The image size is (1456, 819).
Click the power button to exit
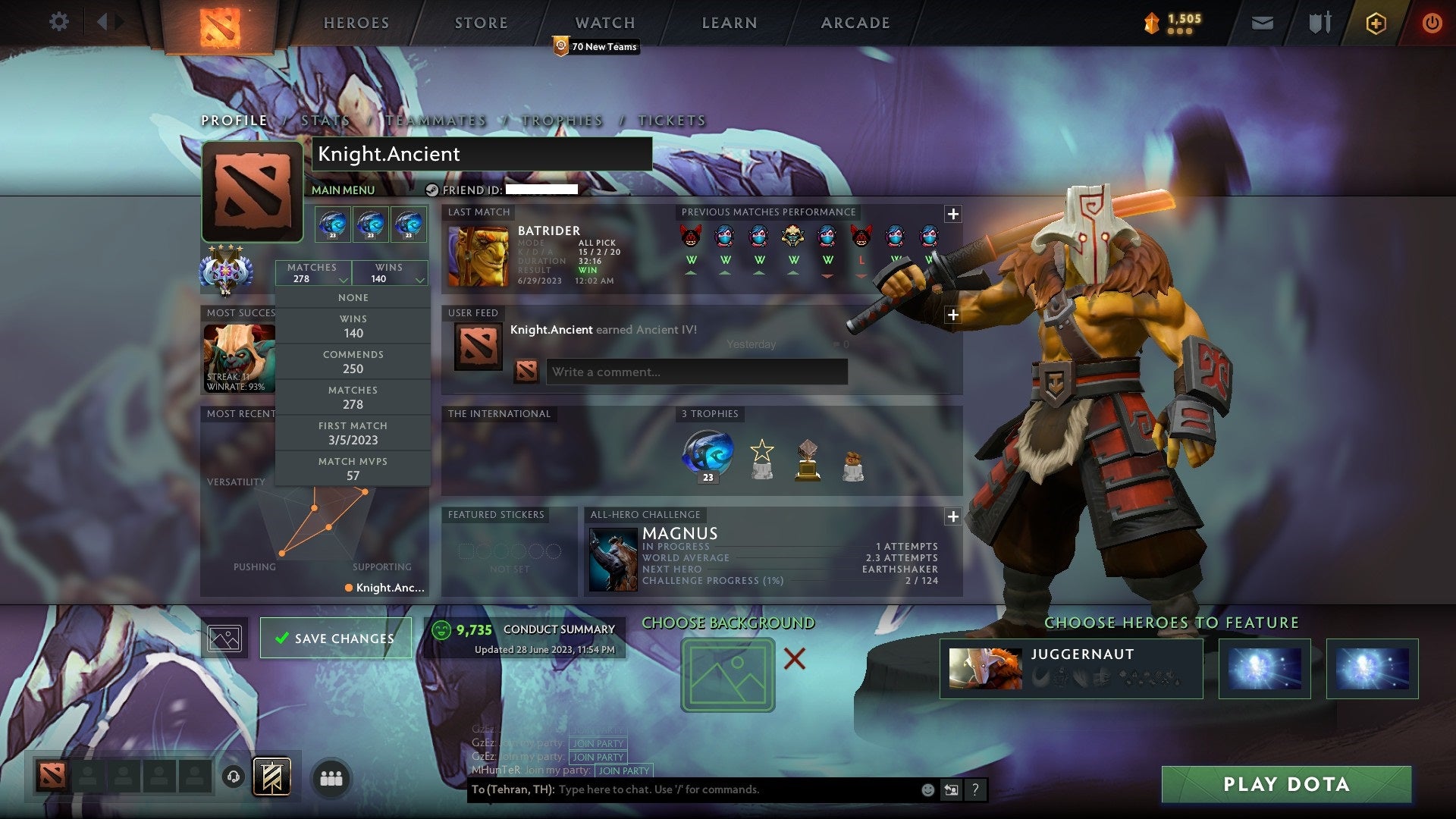click(1432, 22)
